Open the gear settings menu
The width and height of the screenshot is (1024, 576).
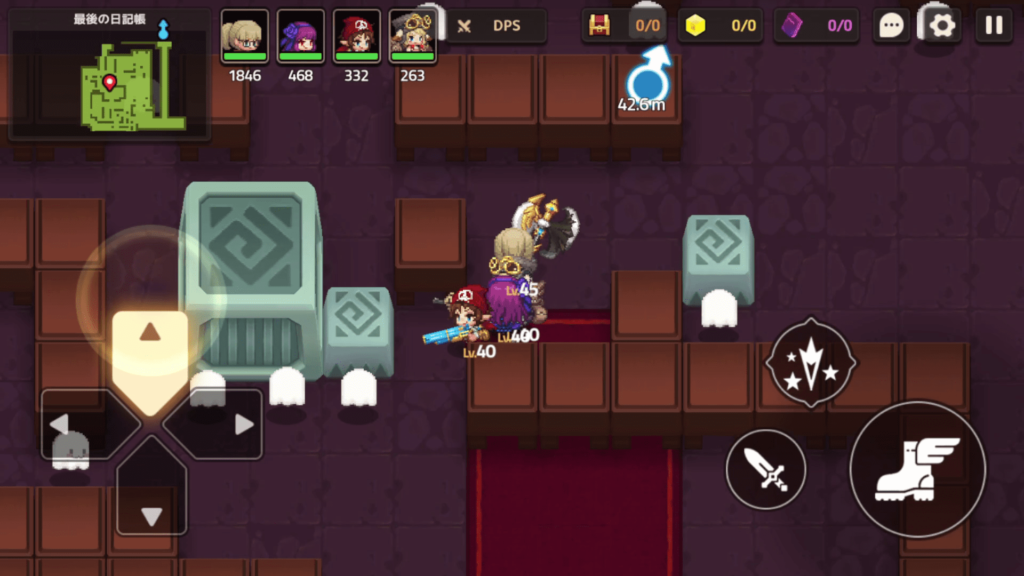tap(942, 26)
